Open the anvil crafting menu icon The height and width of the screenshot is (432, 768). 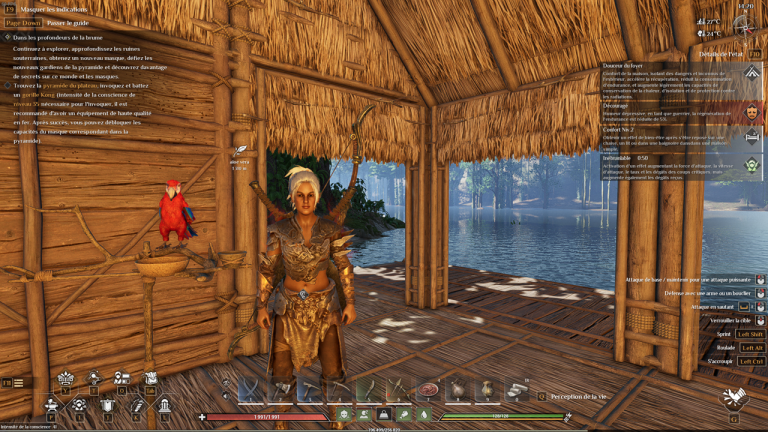(x=51, y=405)
